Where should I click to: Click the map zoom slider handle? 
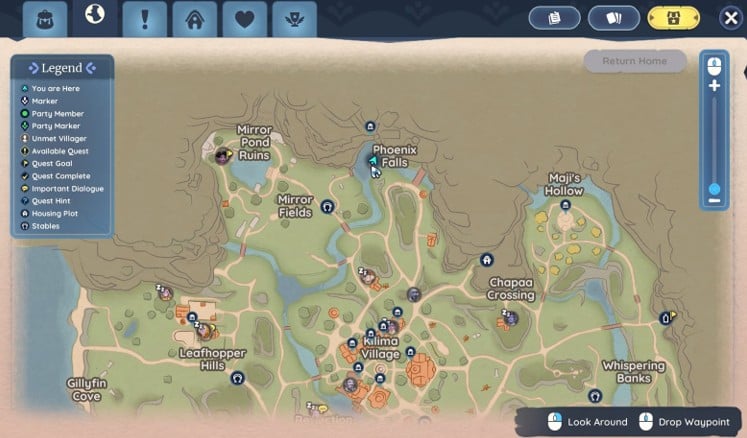714,188
